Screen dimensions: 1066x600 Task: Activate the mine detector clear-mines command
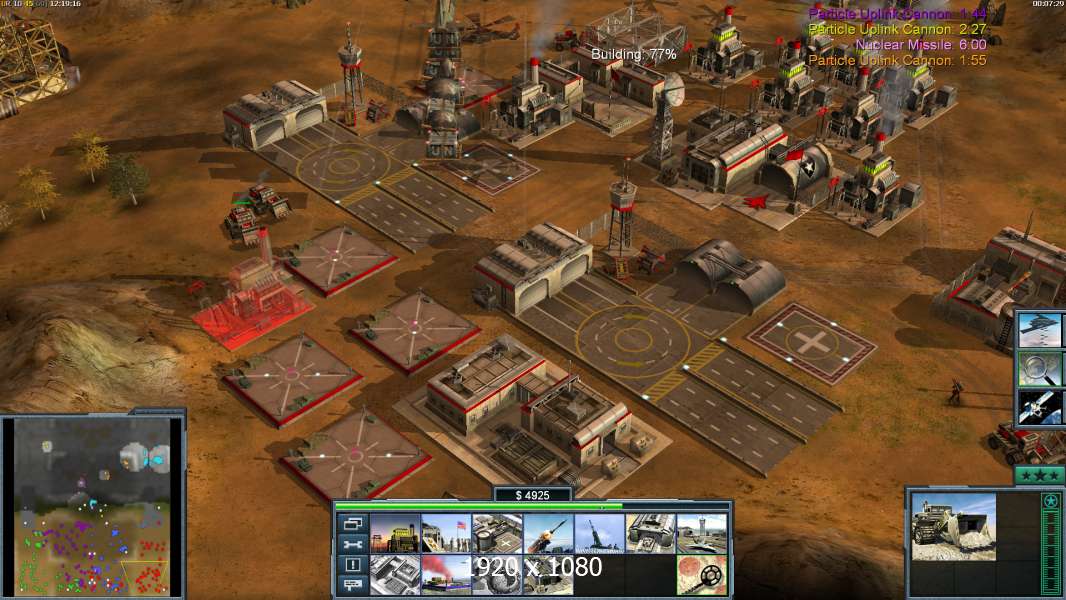click(x=701, y=575)
